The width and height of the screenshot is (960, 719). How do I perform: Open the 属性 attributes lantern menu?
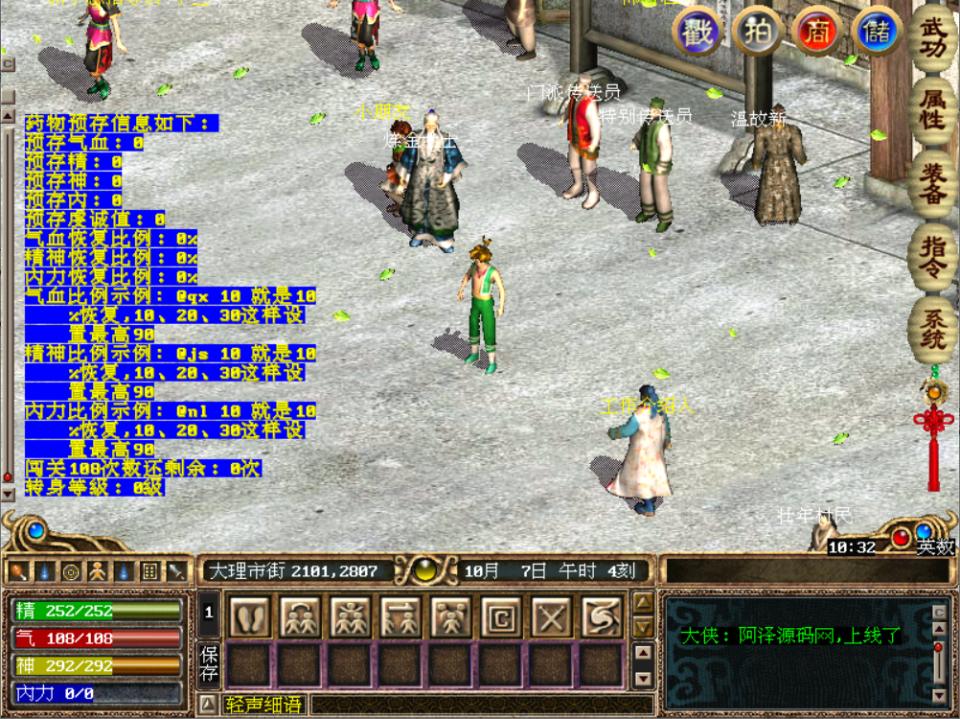click(932, 111)
